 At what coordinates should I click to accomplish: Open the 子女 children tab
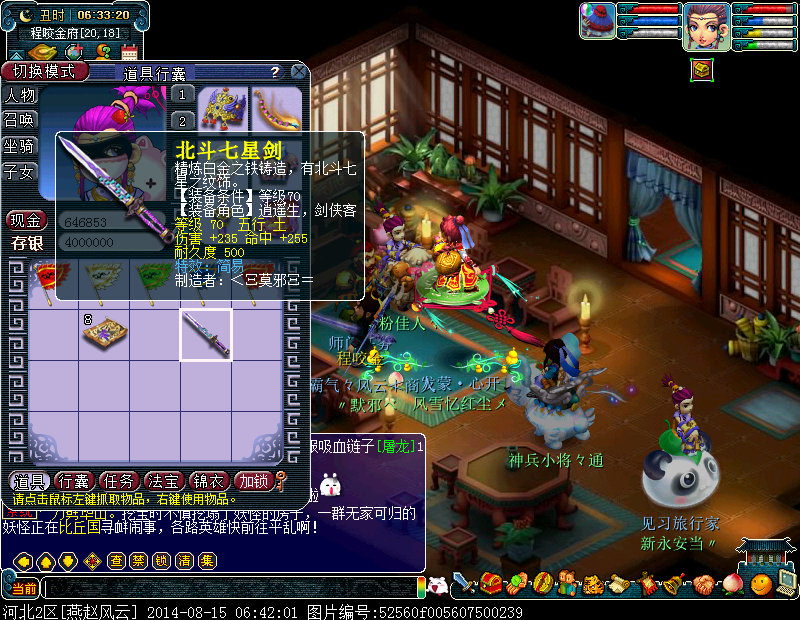(21, 171)
